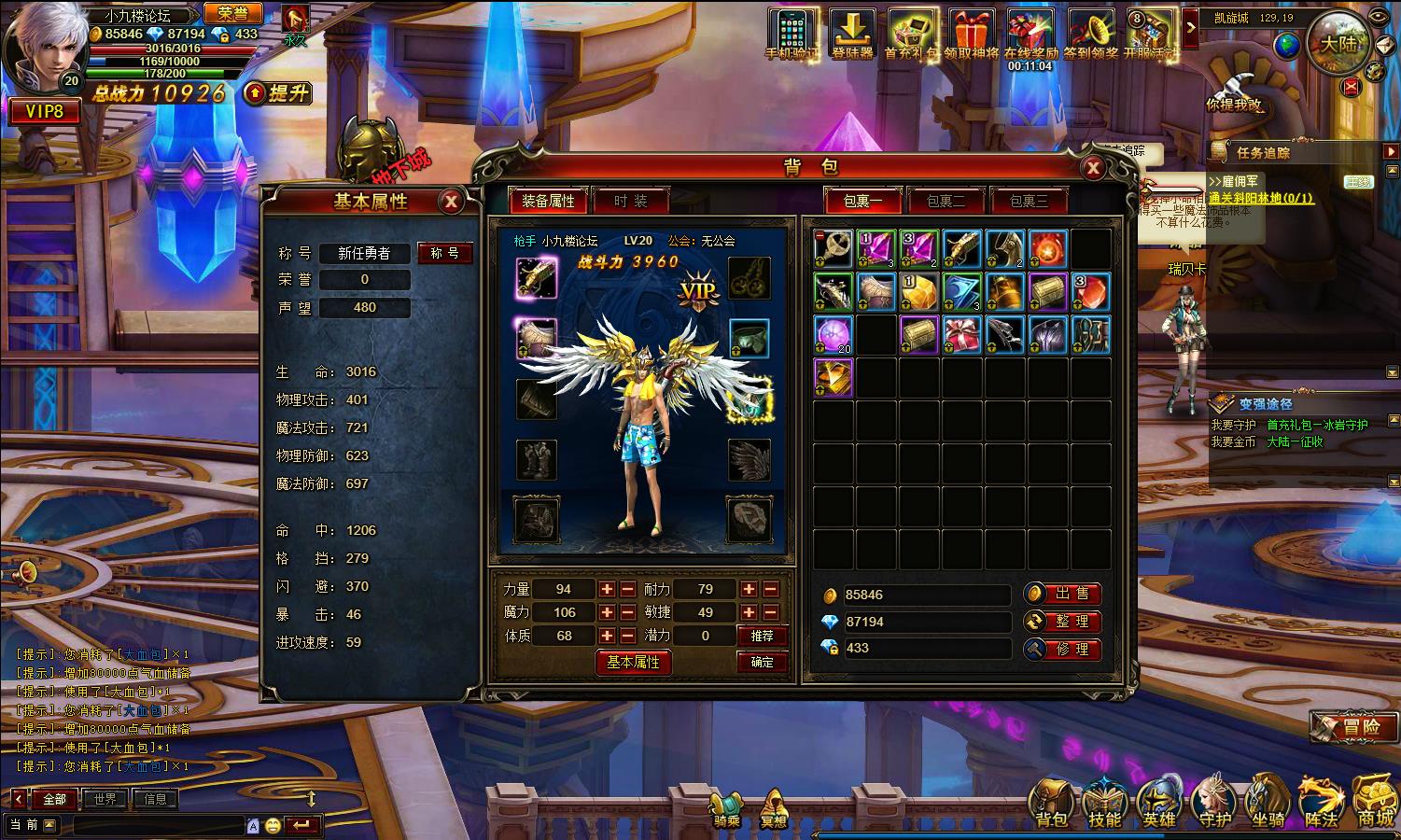Click the 出售 sell button
Image resolution: width=1401 pixels, height=840 pixels.
(1063, 594)
